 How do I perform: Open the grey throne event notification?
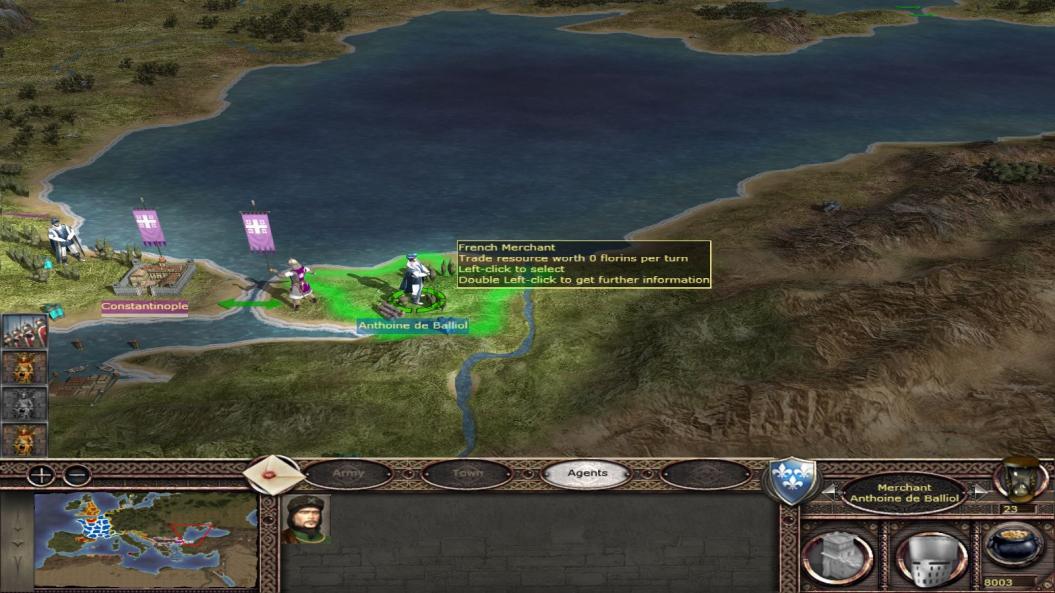pyautogui.click(x=24, y=403)
